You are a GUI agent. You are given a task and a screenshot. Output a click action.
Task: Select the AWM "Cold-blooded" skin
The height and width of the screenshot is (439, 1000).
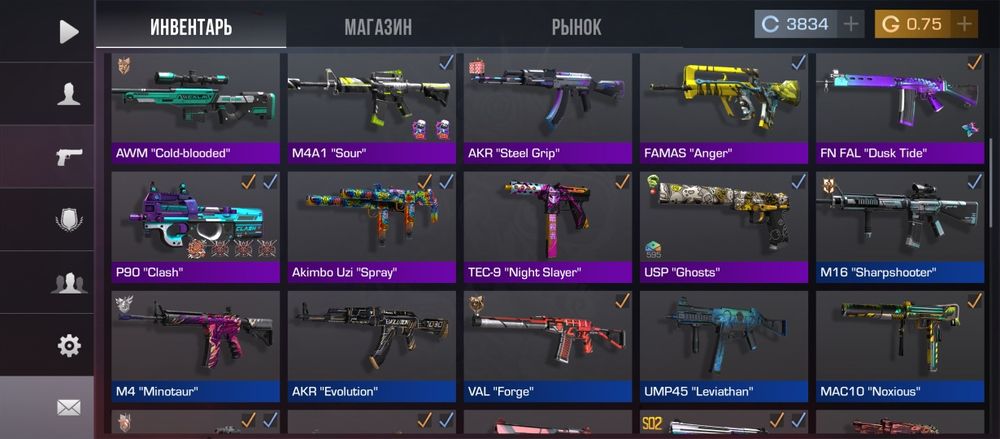point(196,108)
